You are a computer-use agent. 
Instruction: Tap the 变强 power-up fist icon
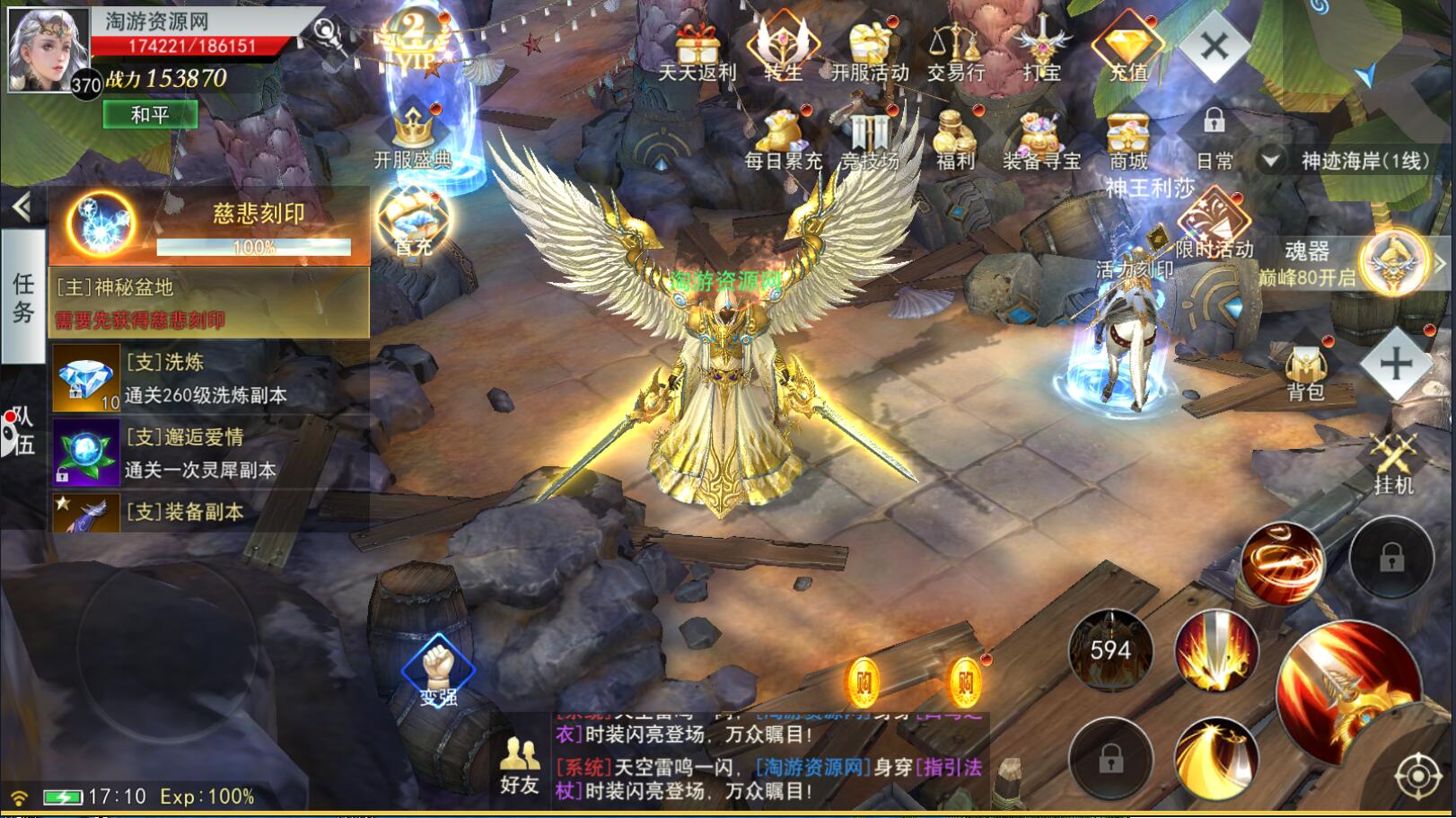click(438, 669)
